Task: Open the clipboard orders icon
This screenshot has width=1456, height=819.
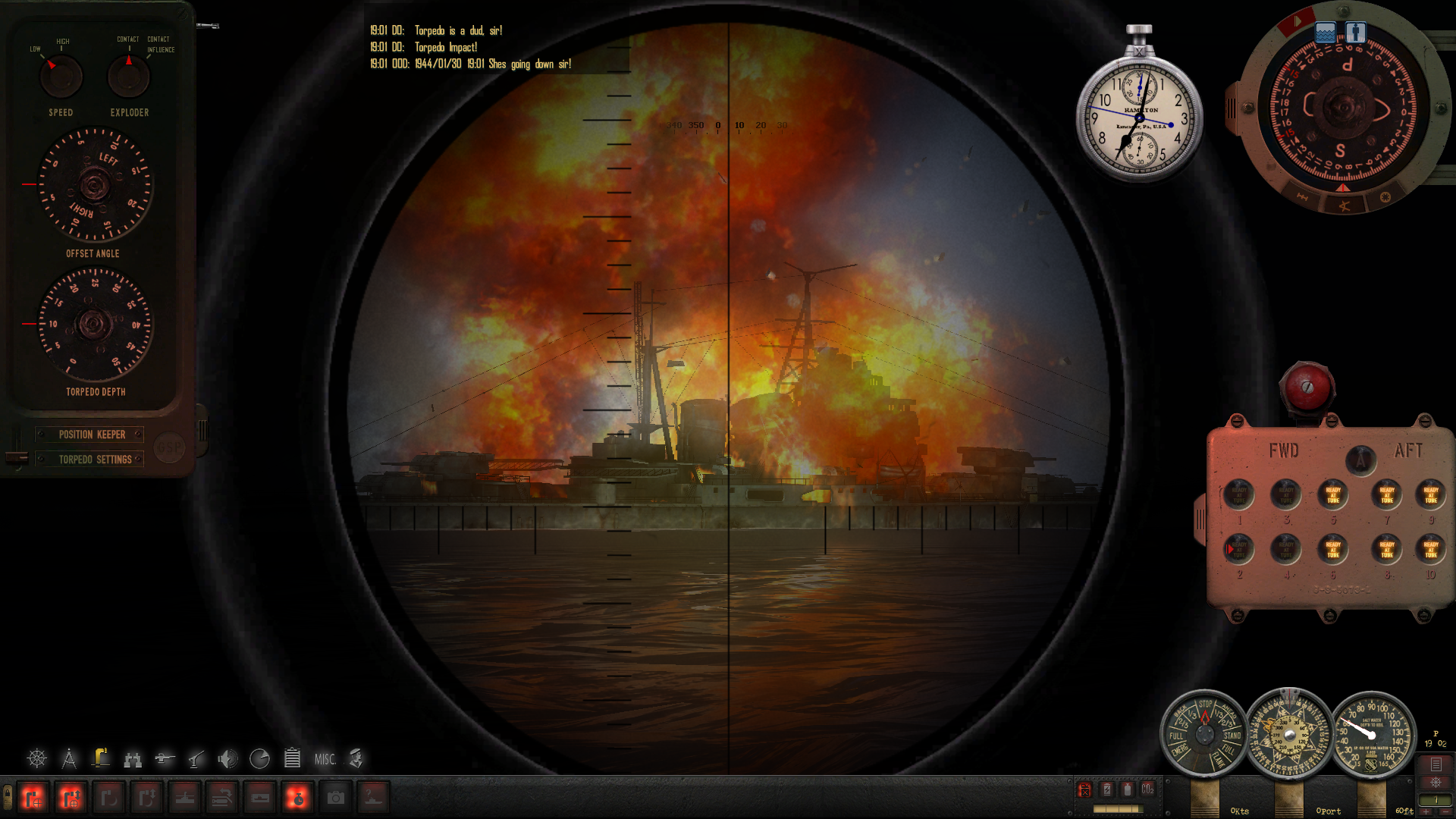Action: [x=292, y=758]
